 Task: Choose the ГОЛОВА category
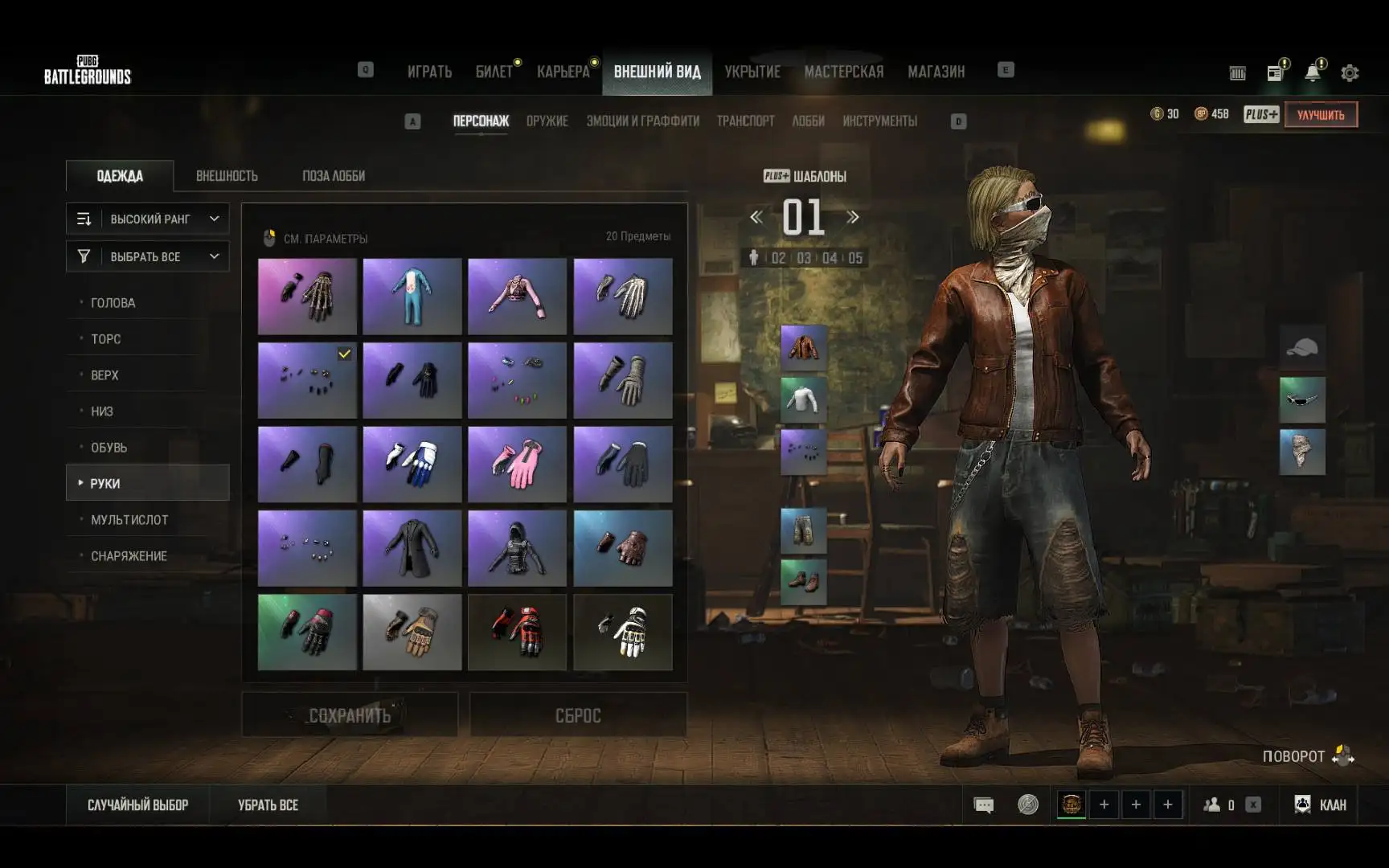[x=113, y=303]
